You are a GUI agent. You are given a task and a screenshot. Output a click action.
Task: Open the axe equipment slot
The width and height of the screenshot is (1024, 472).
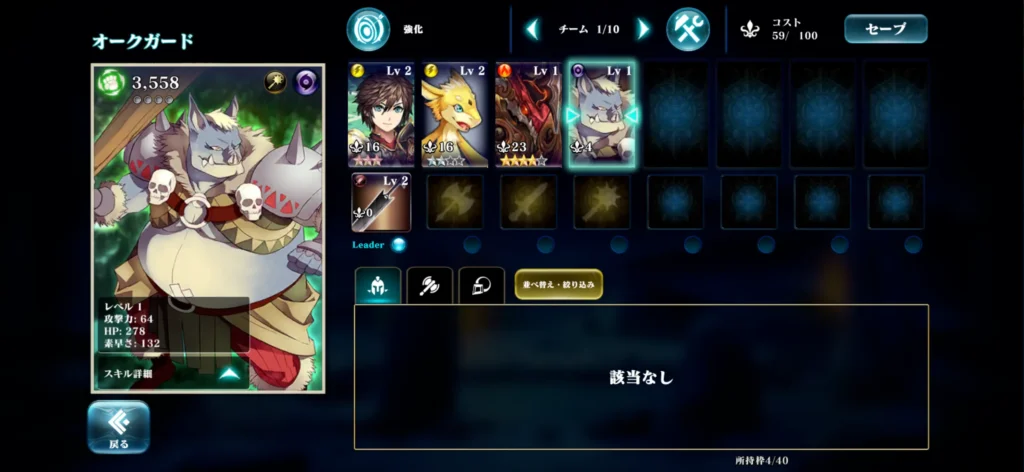click(x=455, y=202)
